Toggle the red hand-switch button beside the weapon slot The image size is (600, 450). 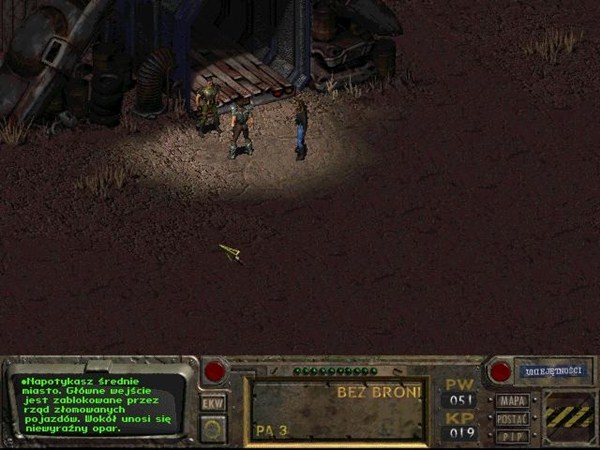tap(215, 372)
